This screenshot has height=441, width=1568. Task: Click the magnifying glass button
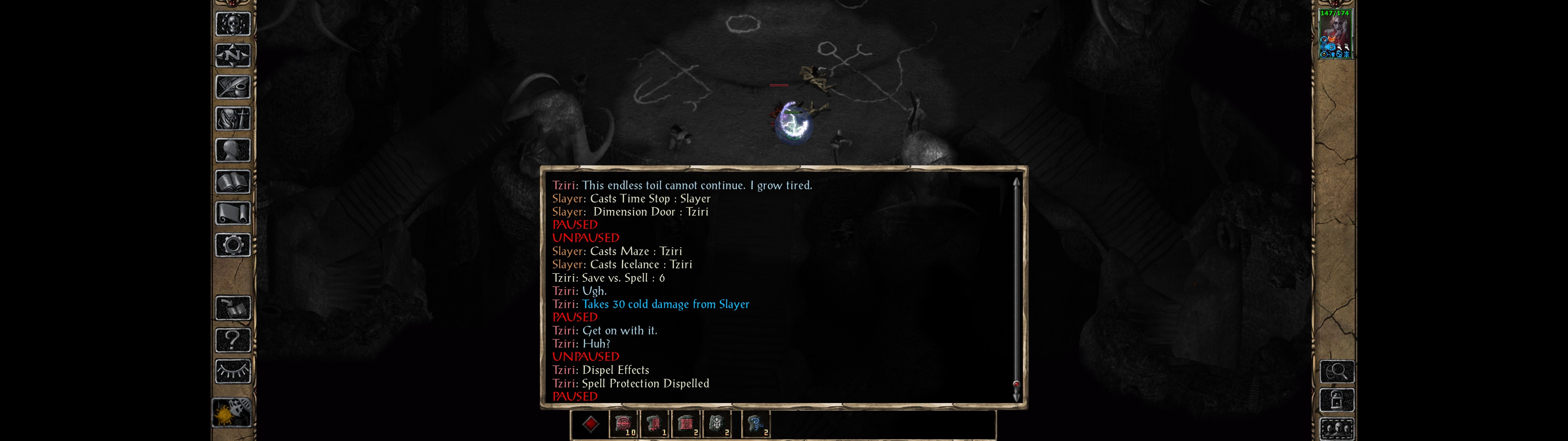[1337, 371]
